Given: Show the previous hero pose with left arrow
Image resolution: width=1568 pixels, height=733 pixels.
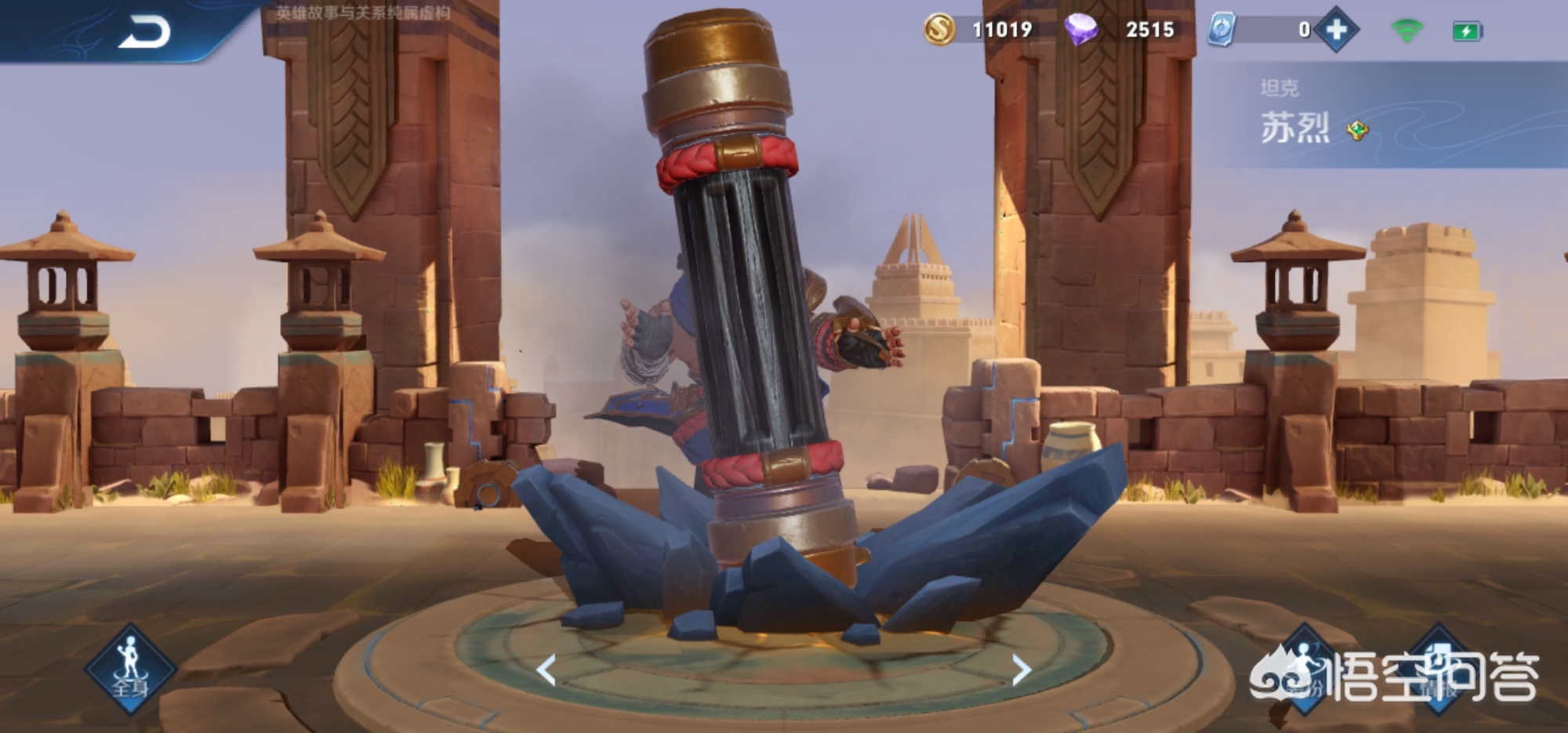Looking at the screenshot, I should click(546, 670).
